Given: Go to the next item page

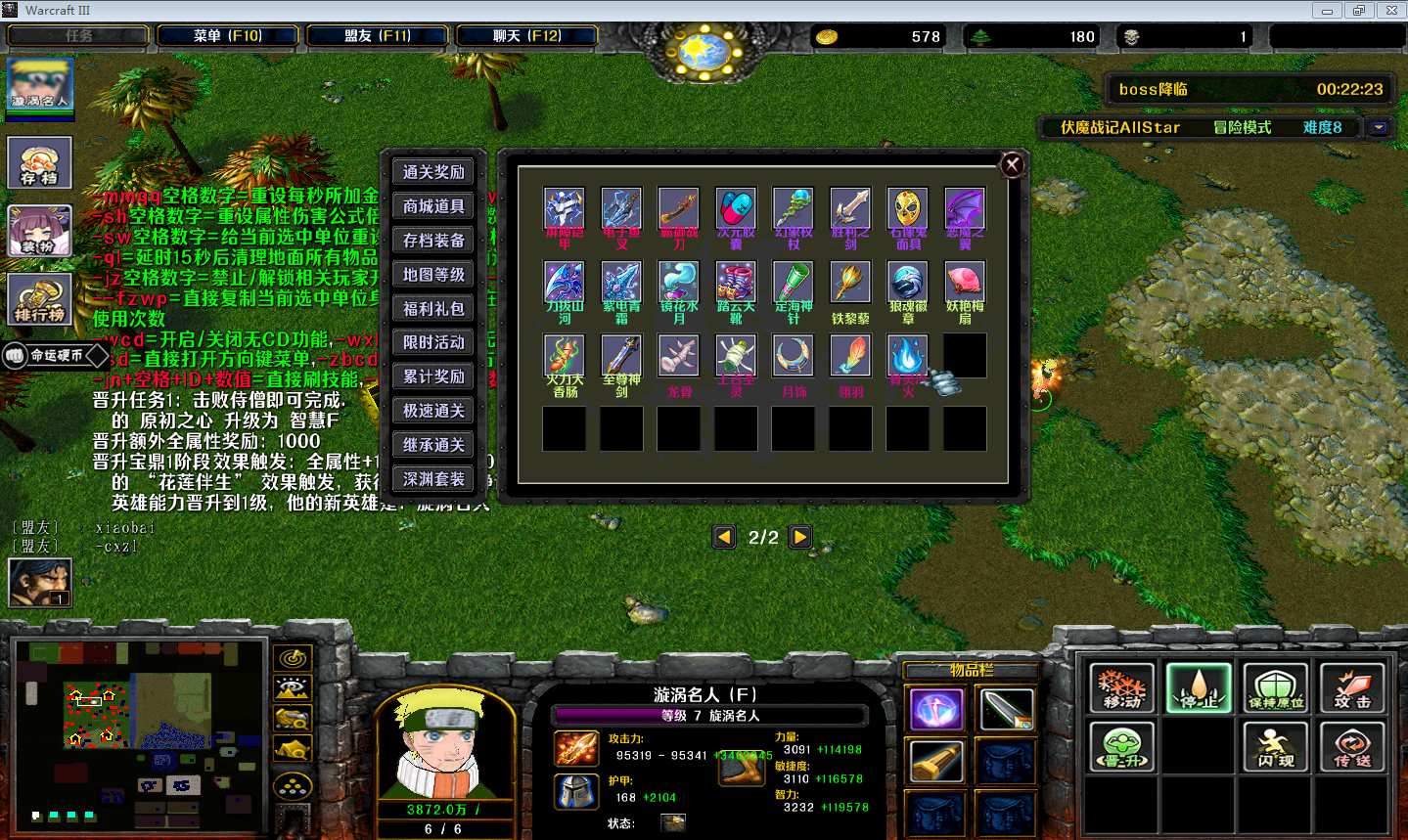Looking at the screenshot, I should point(800,537).
